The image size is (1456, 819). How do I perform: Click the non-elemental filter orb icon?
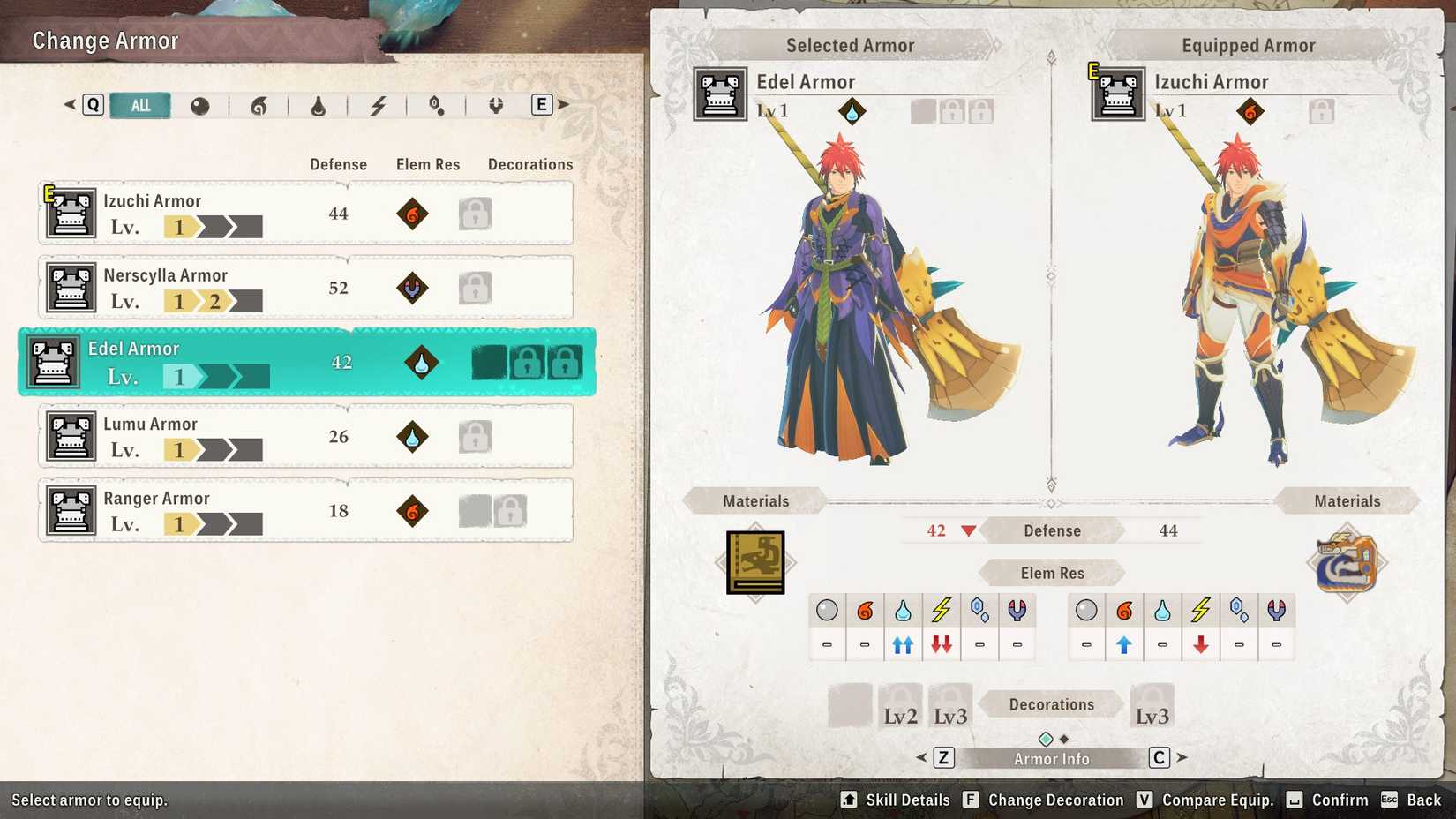point(201,105)
